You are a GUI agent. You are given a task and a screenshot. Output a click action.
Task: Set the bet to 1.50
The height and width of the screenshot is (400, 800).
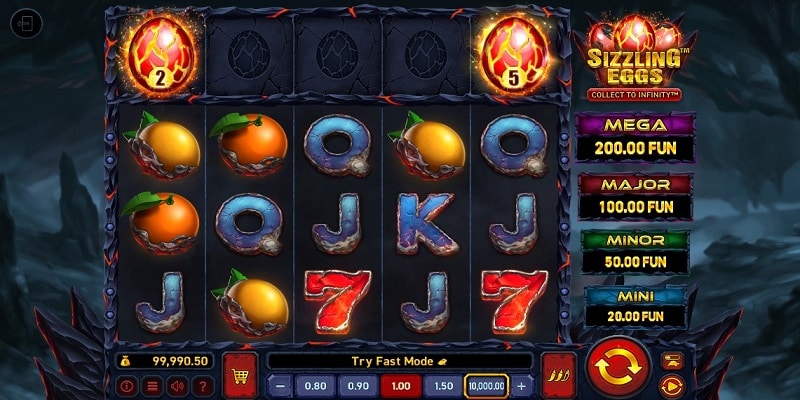point(441,386)
